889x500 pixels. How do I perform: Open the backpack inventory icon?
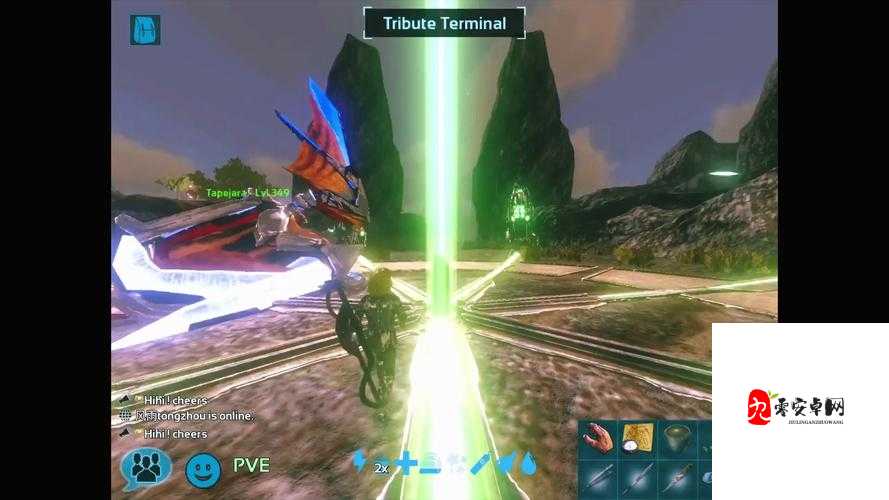click(145, 29)
